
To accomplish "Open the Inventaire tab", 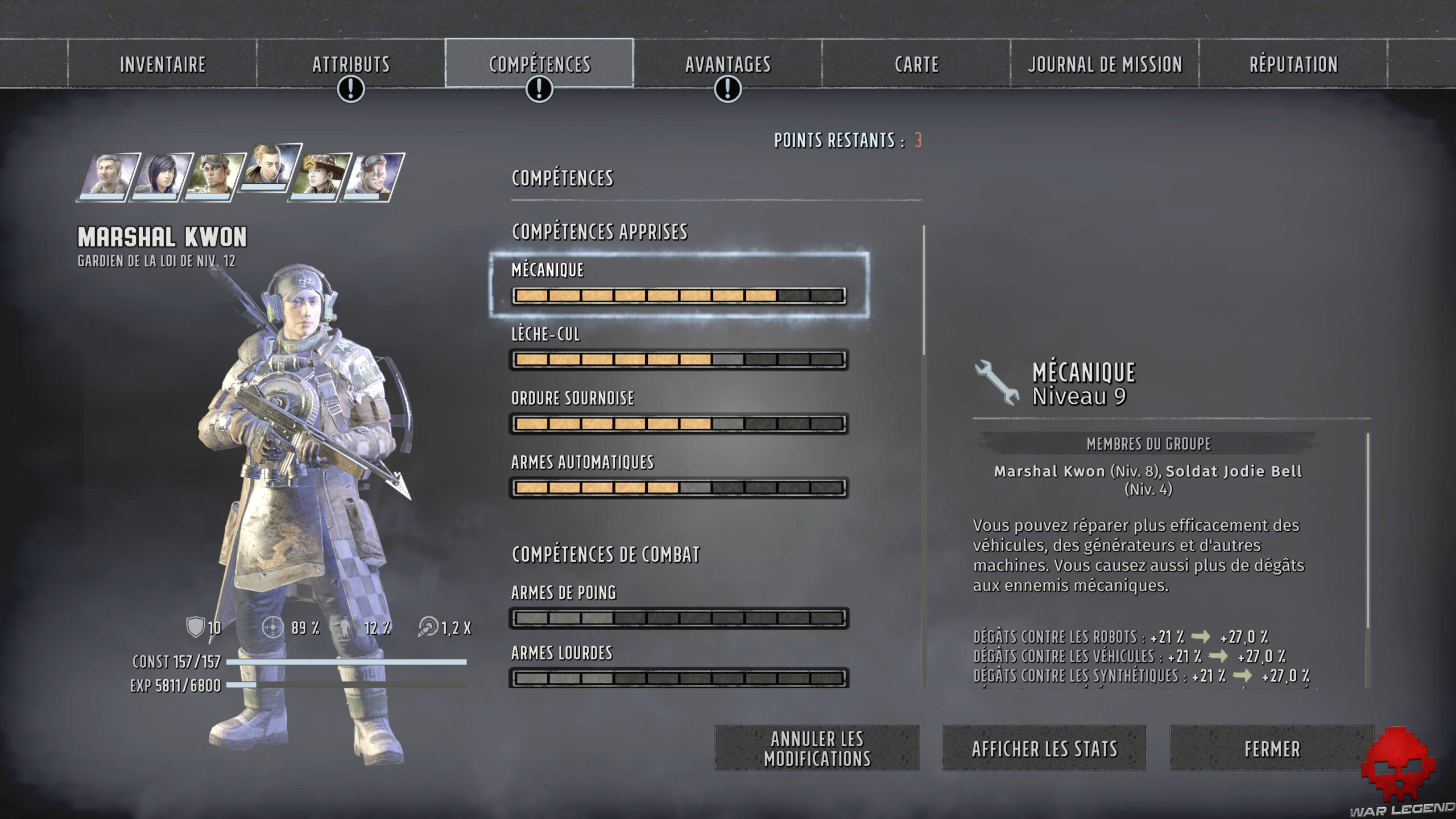I will (x=163, y=64).
